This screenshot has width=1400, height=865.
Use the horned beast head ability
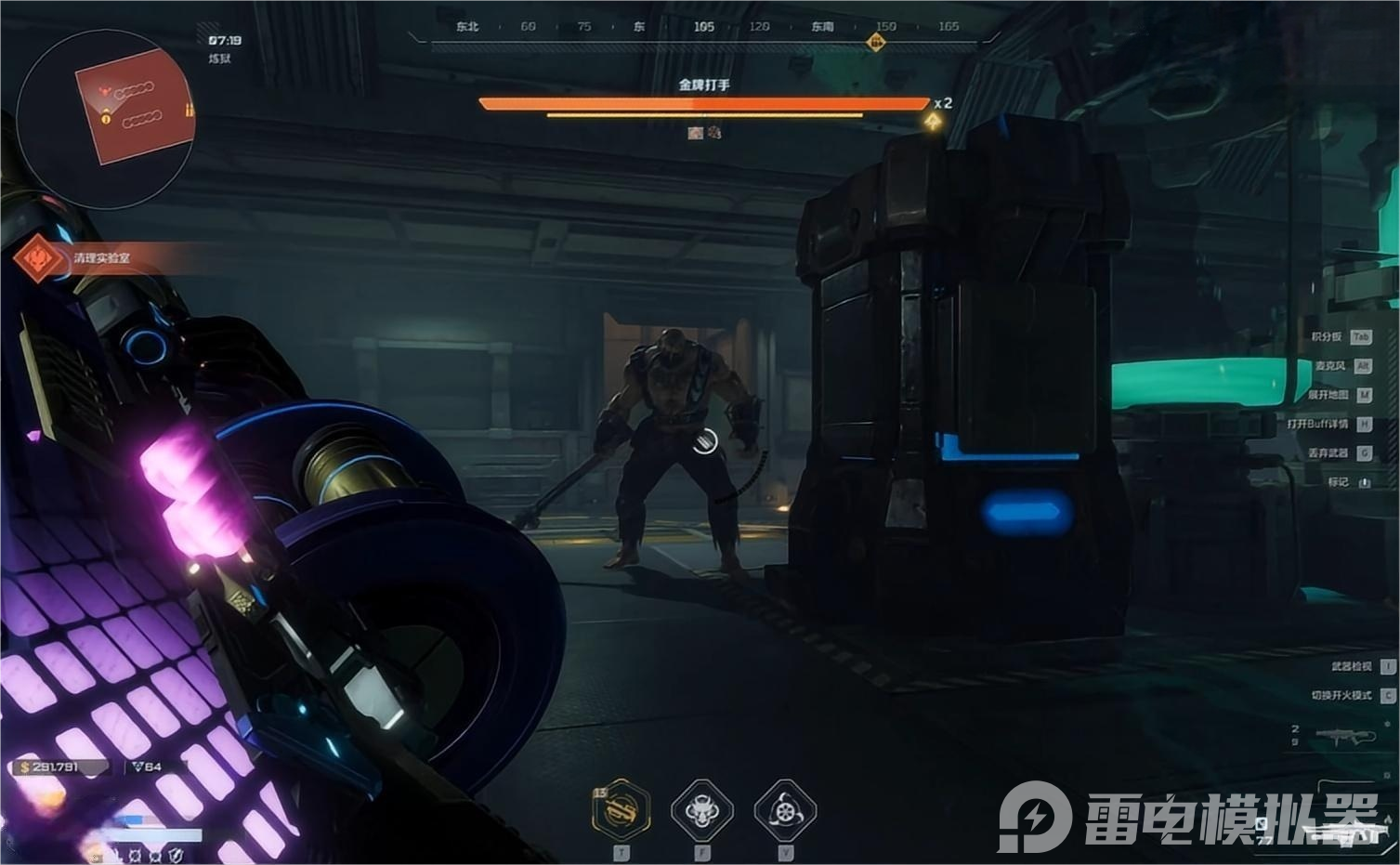coord(702,810)
